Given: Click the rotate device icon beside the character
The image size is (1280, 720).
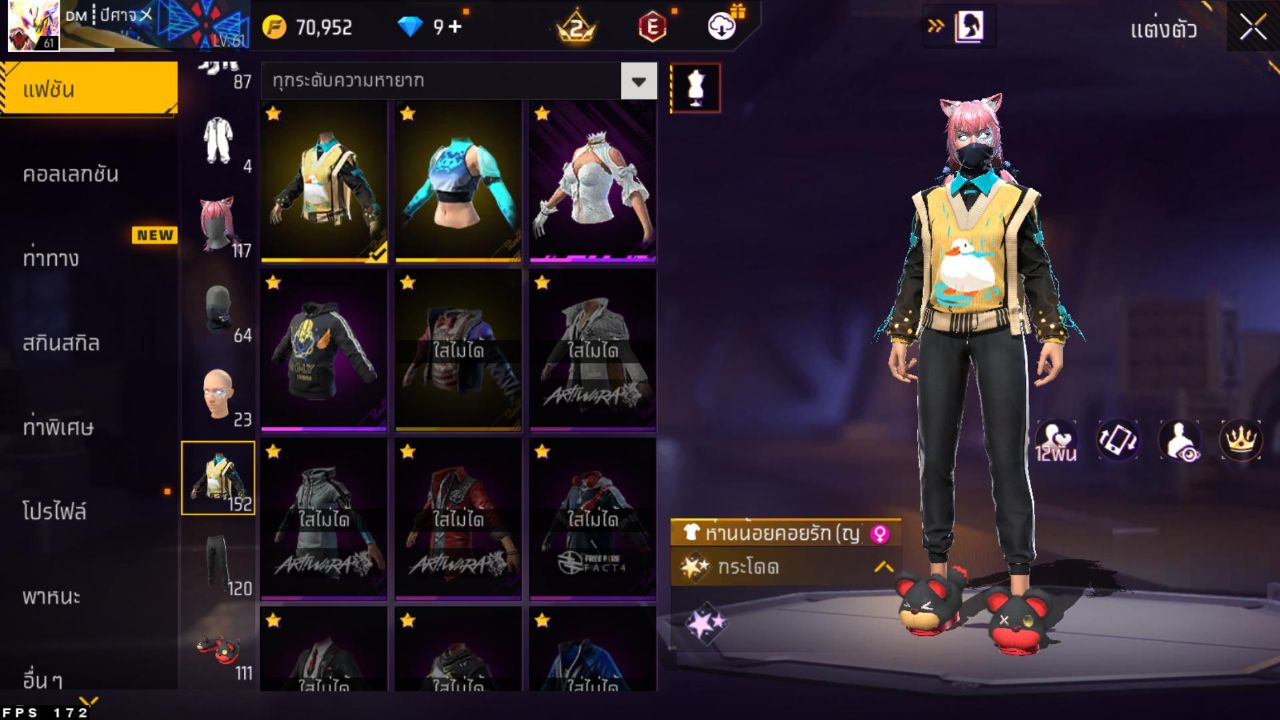Looking at the screenshot, I should (x=1118, y=440).
